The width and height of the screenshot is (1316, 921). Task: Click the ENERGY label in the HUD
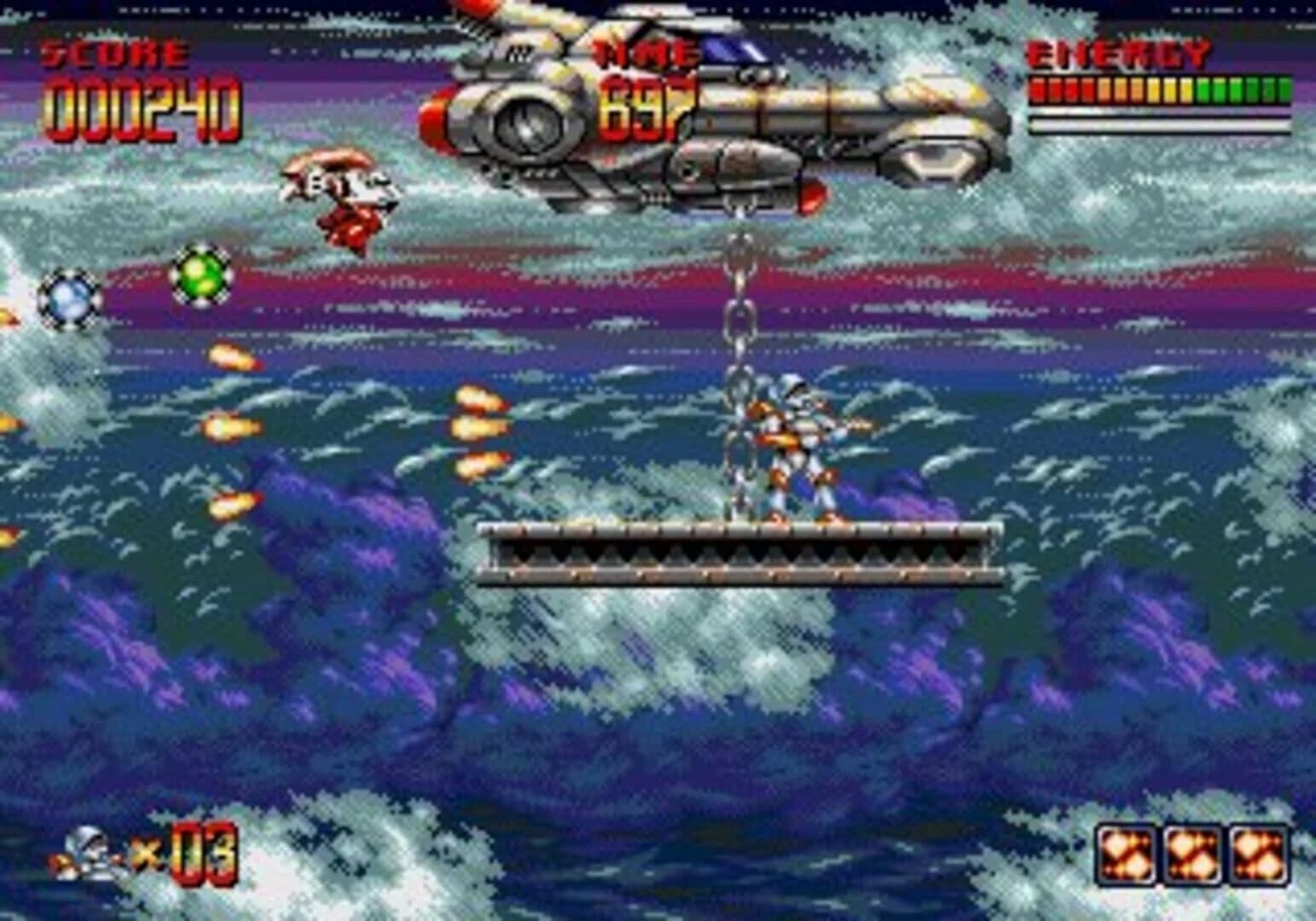click(x=1117, y=53)
